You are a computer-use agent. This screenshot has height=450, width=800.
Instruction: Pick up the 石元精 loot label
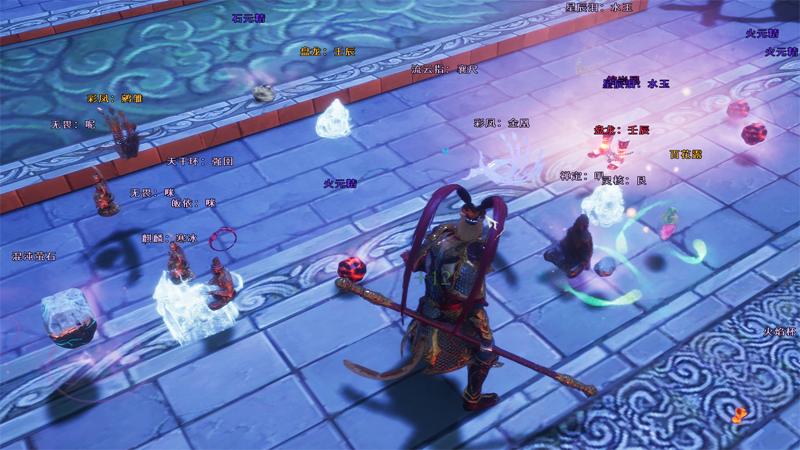(248, 18)
